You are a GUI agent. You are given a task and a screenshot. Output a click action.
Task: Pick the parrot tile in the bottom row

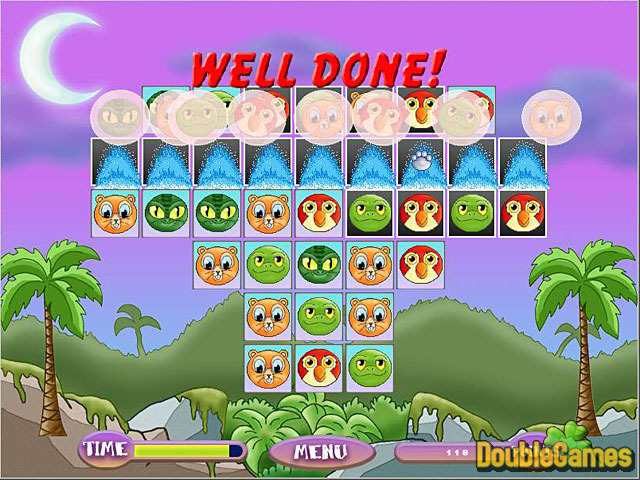pos(320,366)
